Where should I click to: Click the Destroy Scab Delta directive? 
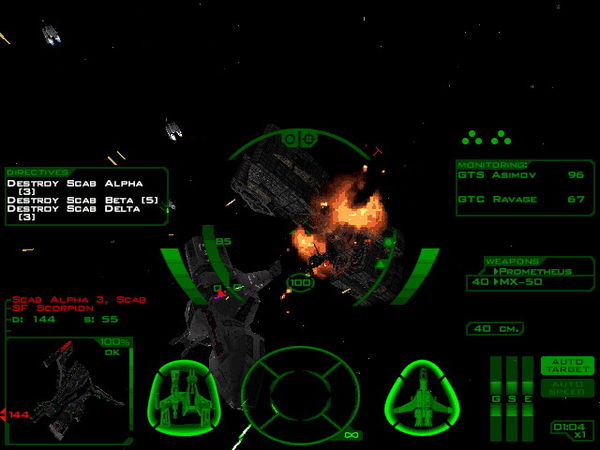tap(74, 216)
